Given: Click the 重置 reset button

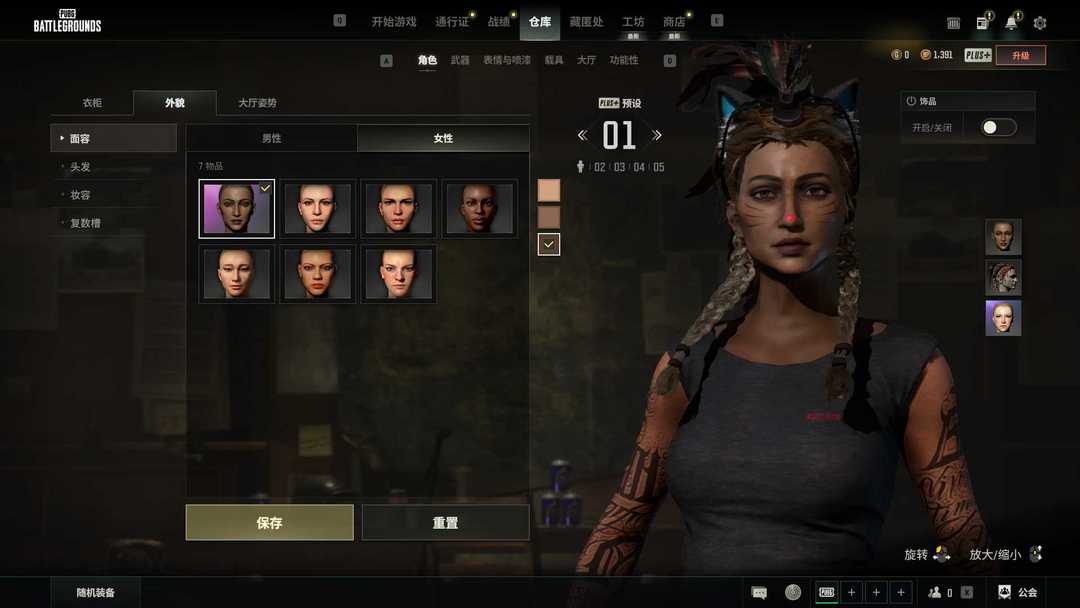Looking at the screenshot, I should (445, 522).
